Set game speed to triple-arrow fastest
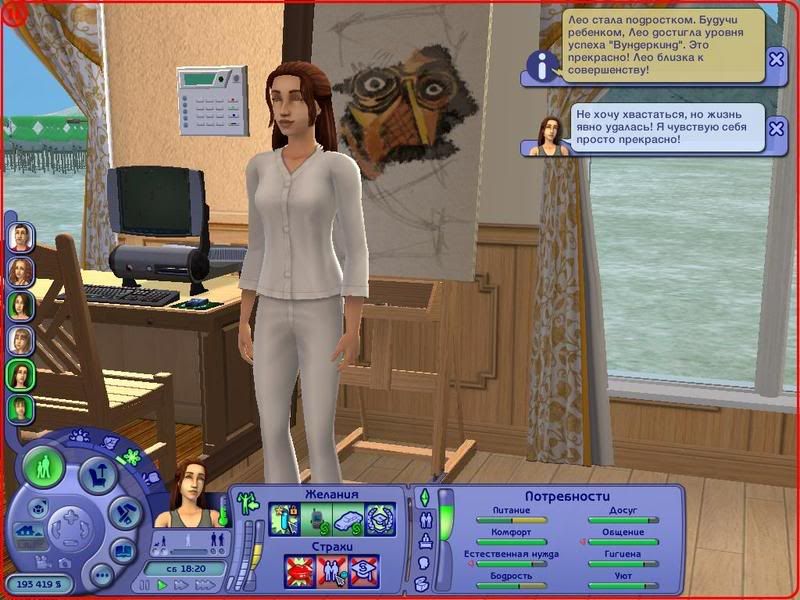The width and height of the screenshot is (800, 600). point(203,585)
